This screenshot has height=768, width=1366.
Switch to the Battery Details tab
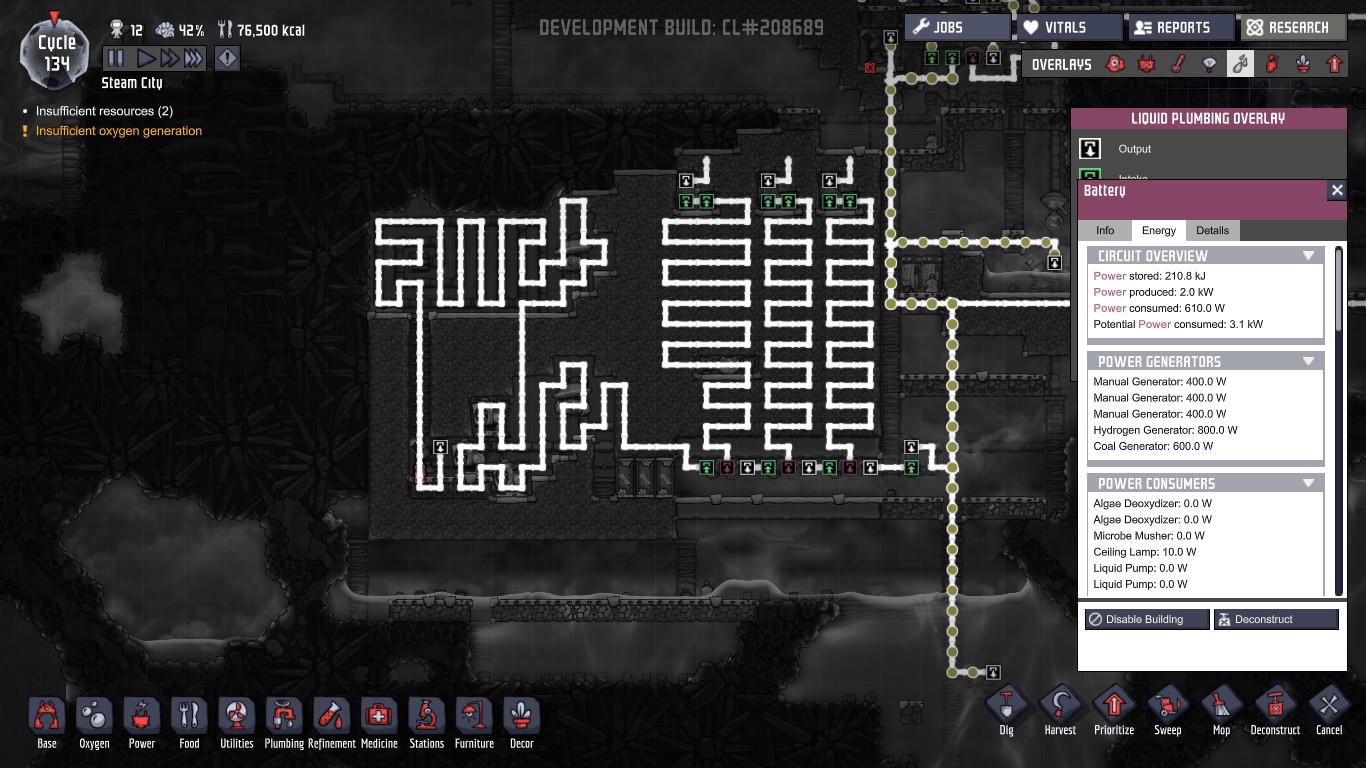pos(1212,231)
